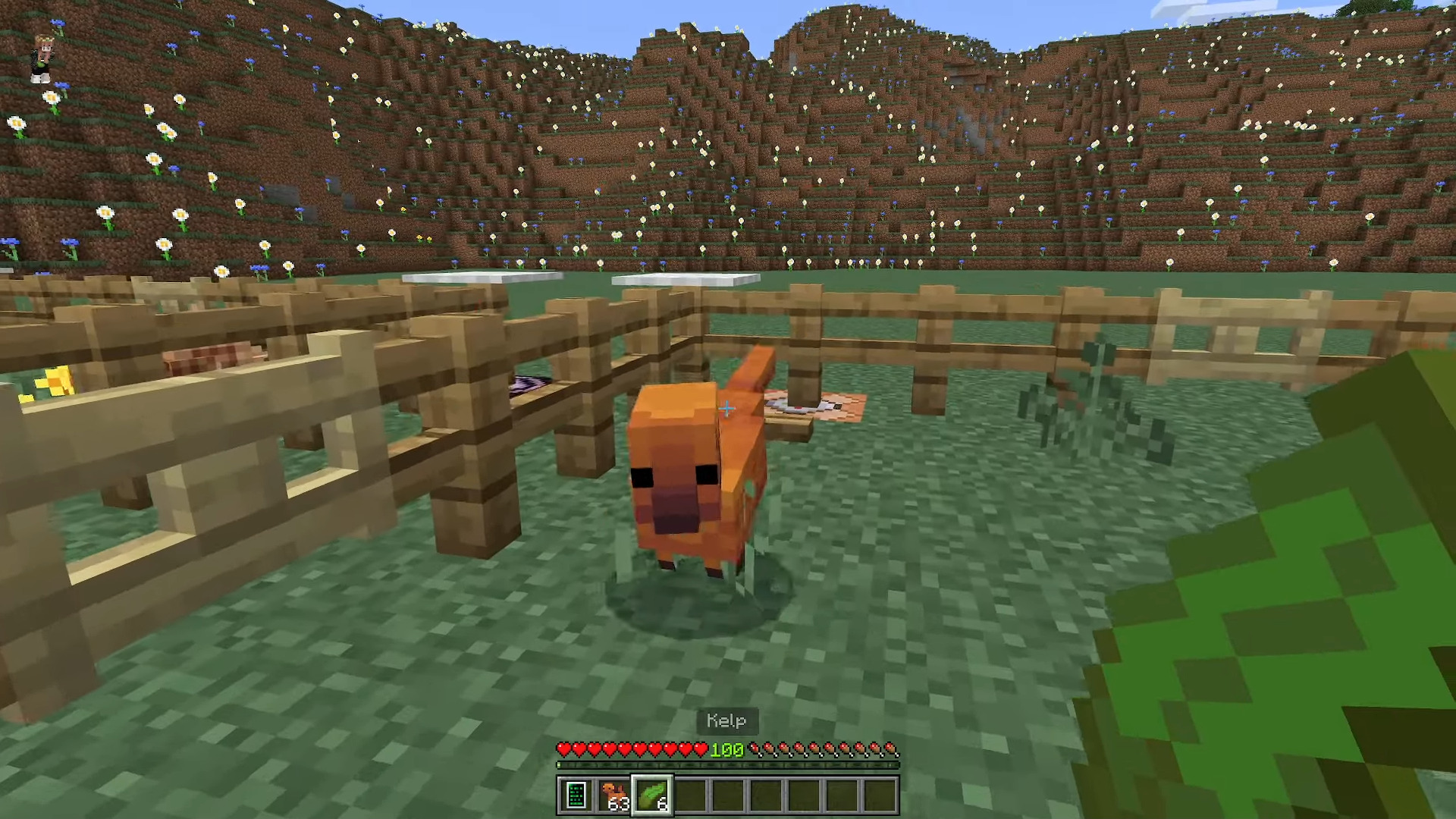Click the Kelp tooltip label above the hotbar

point(726,720)
